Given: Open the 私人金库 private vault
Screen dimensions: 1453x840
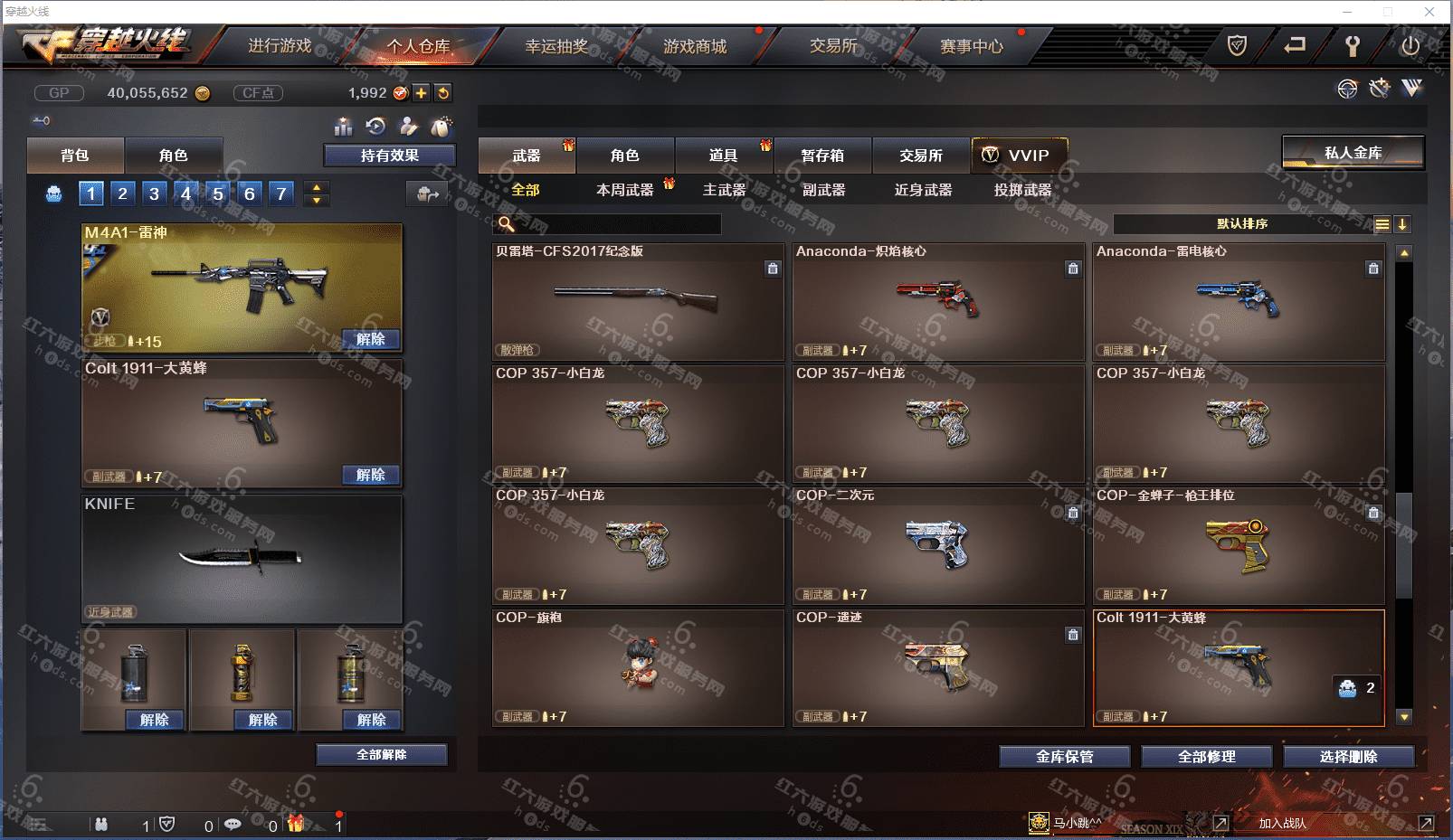Looking at the screenshot, I should click(x=1353, y=153).
